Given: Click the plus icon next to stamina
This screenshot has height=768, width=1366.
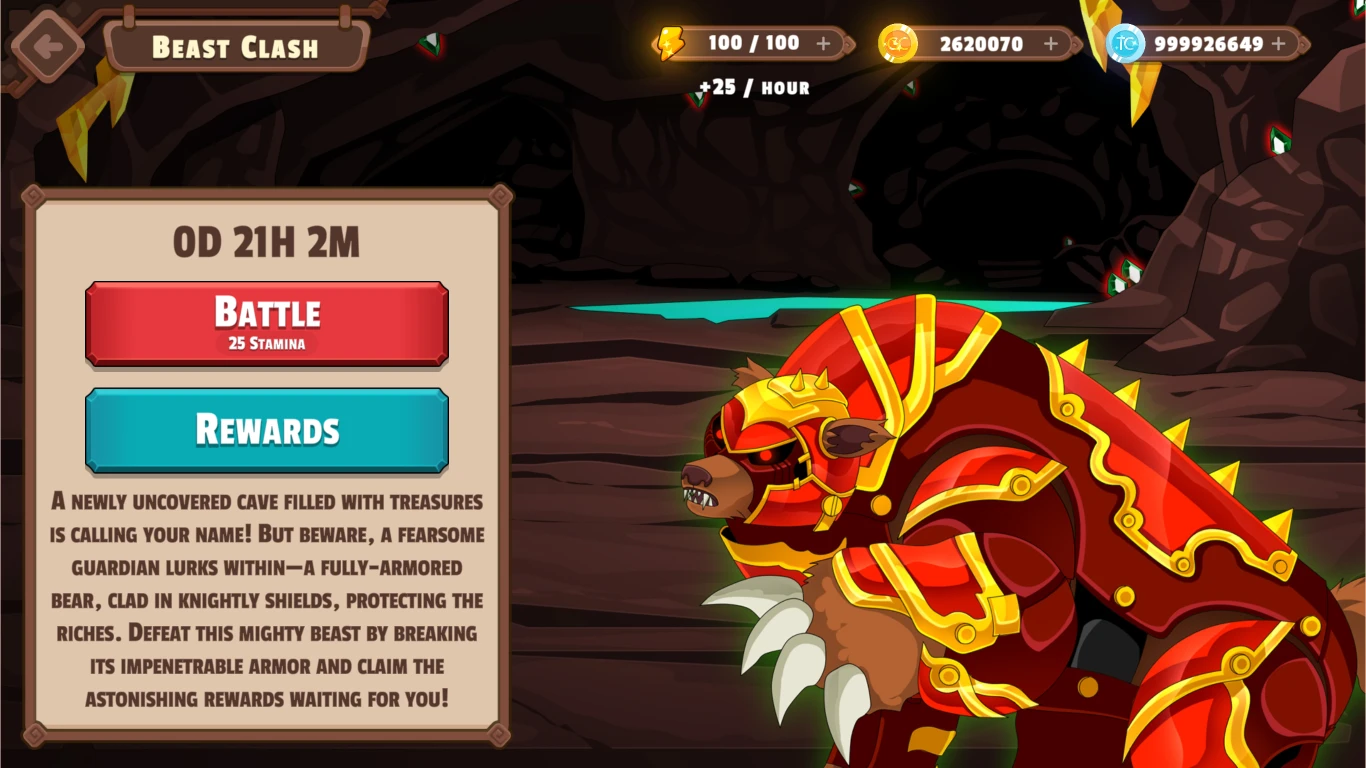Looking at the screenshot, I should pos(823,43).
